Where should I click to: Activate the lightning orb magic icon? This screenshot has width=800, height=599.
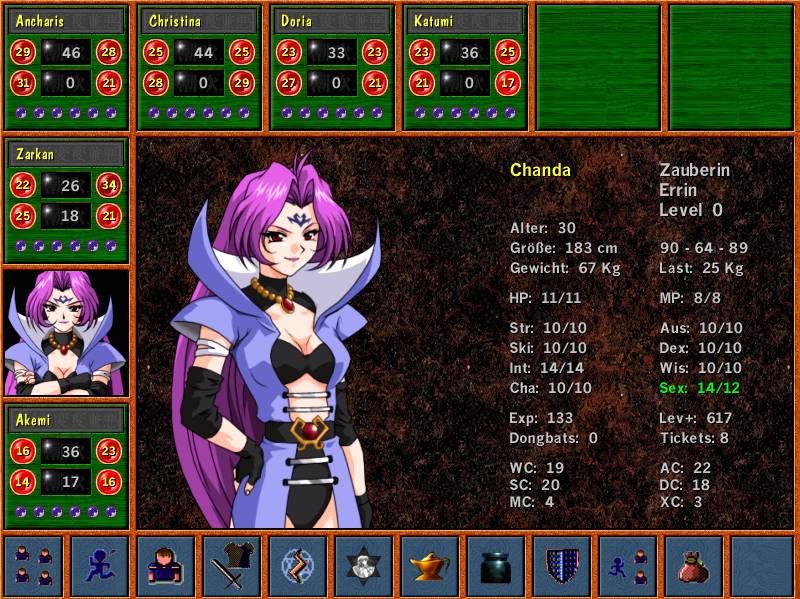(x=298, y=566)
